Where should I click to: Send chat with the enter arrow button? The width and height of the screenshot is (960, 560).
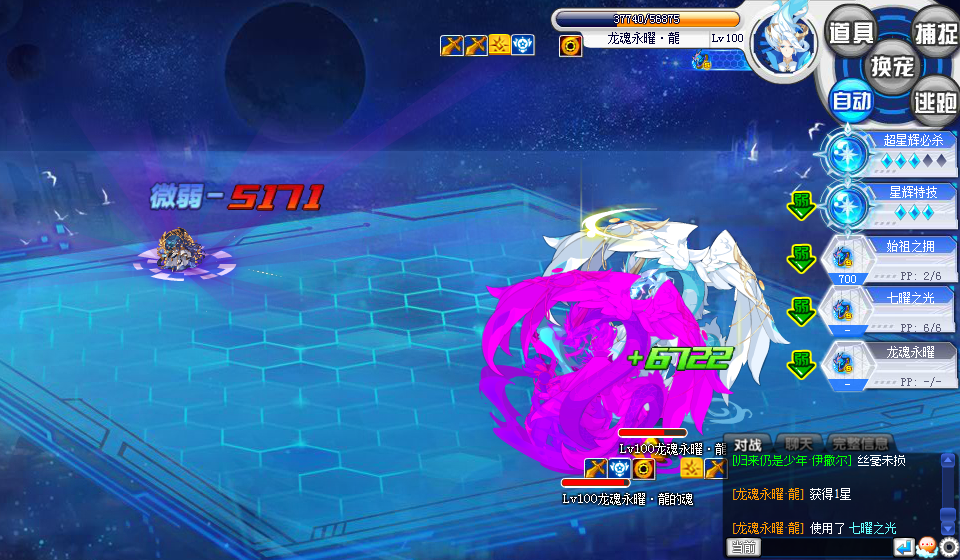(x=903, y=547)
